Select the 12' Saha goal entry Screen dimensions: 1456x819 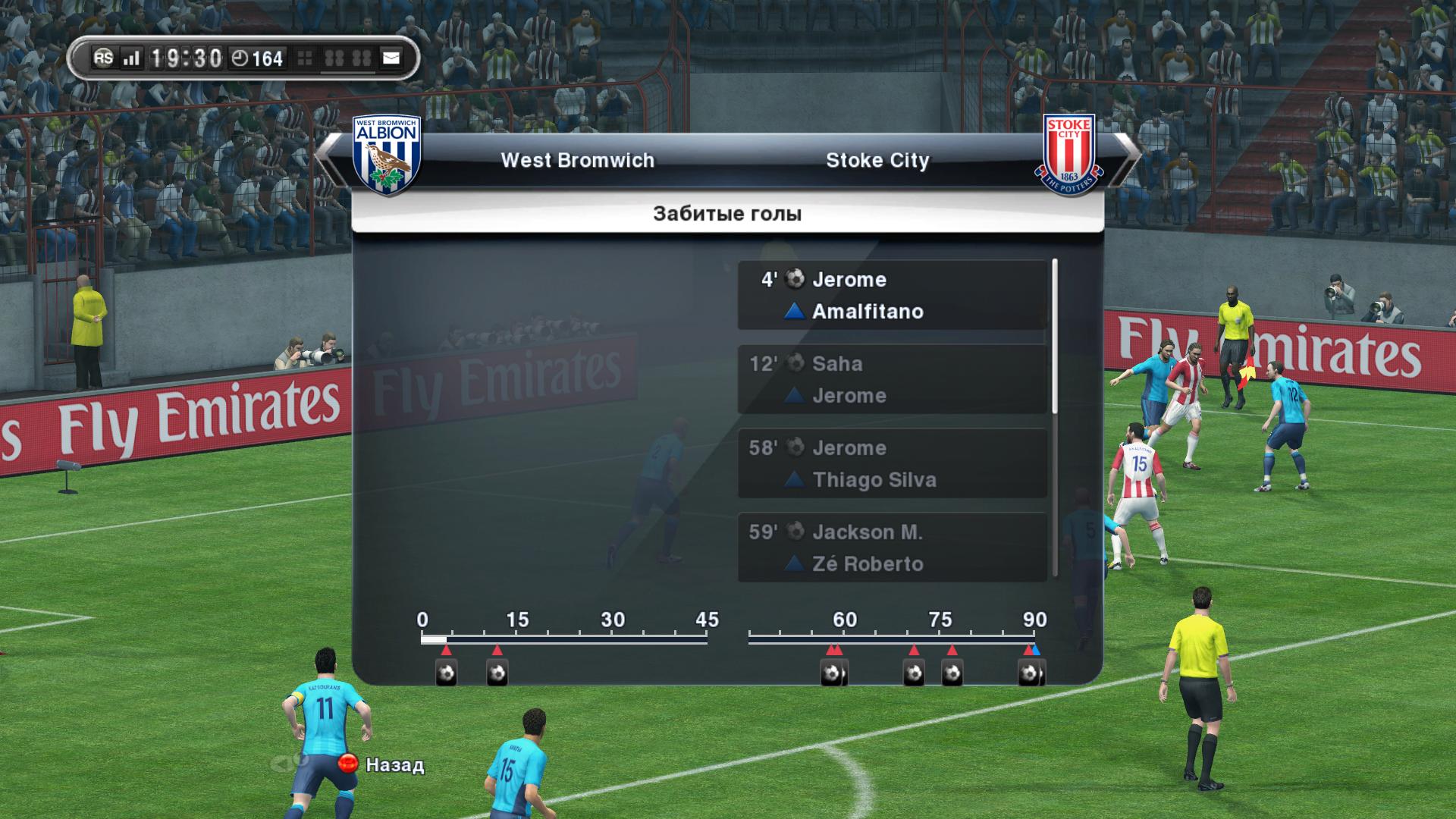coord(893,379)
